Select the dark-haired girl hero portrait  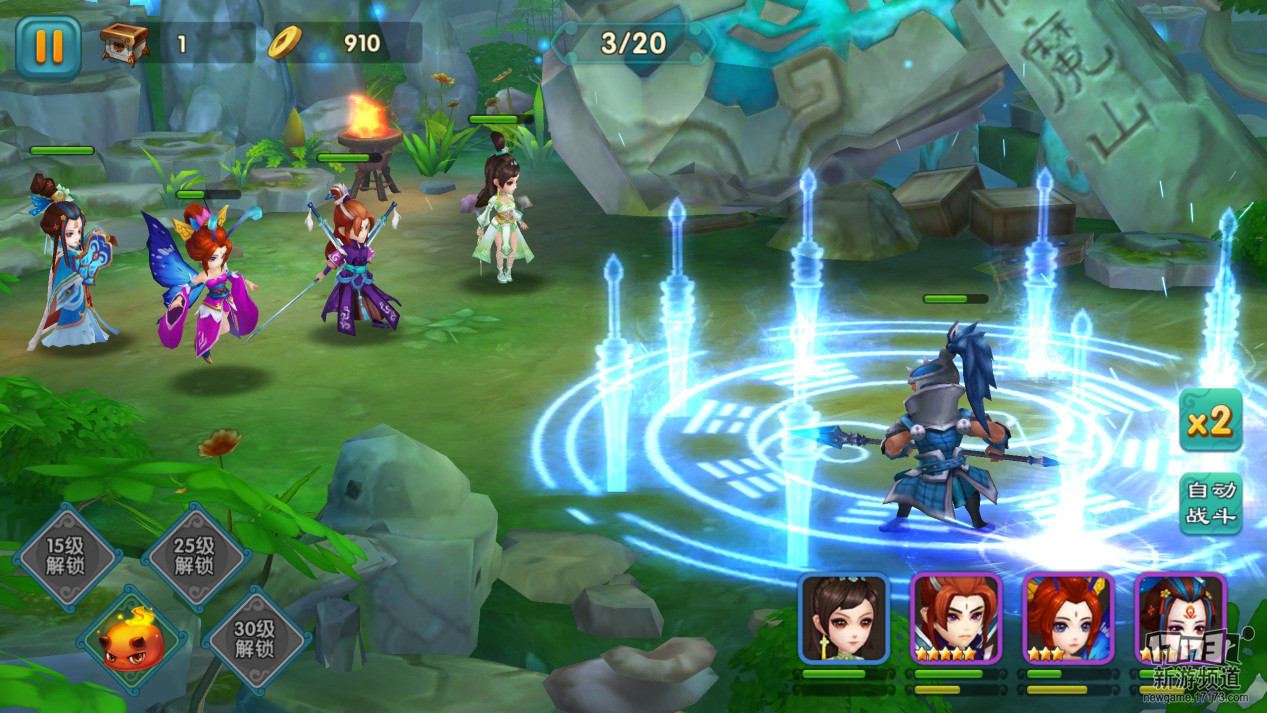pyautogui.click(x=844, y=618)
